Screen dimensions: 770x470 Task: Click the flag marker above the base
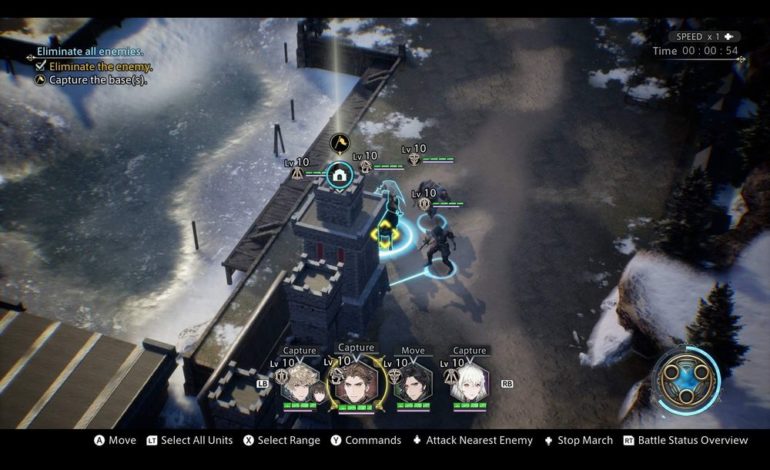(x=340, y=143)
